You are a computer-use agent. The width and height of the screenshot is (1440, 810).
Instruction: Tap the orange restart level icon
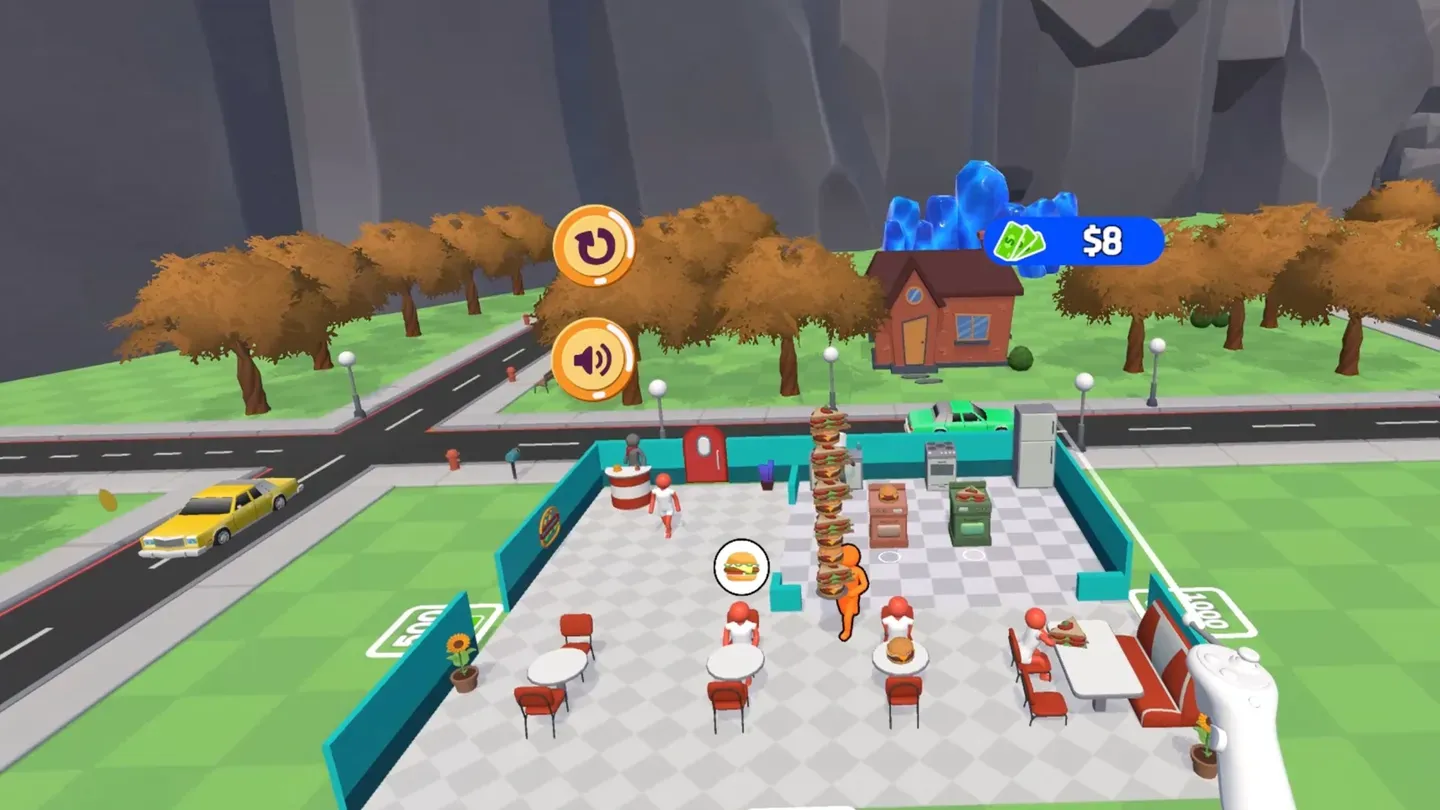point(595,243)
